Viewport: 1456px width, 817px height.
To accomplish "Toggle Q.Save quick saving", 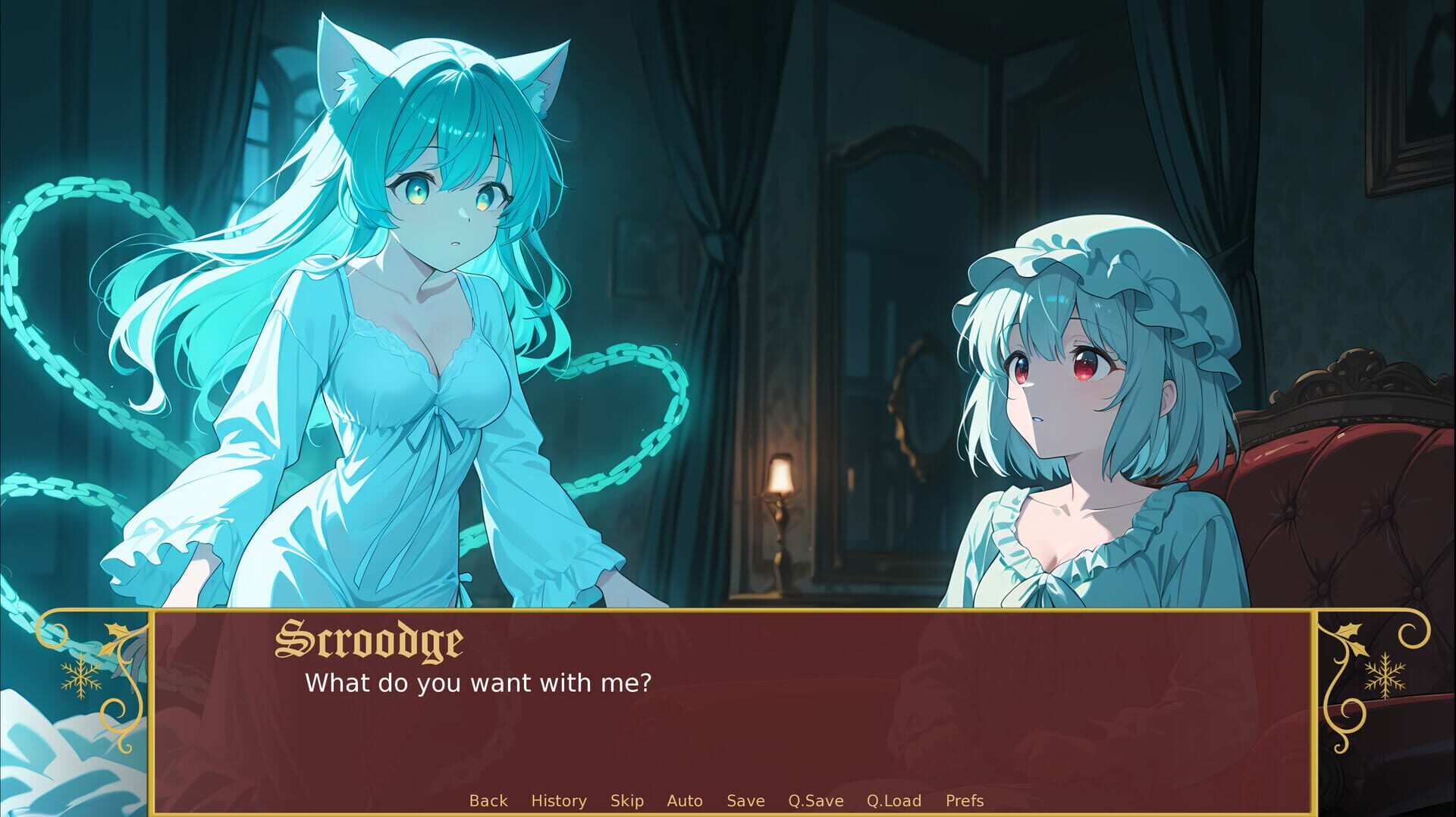I will click(x=815, y=800).
